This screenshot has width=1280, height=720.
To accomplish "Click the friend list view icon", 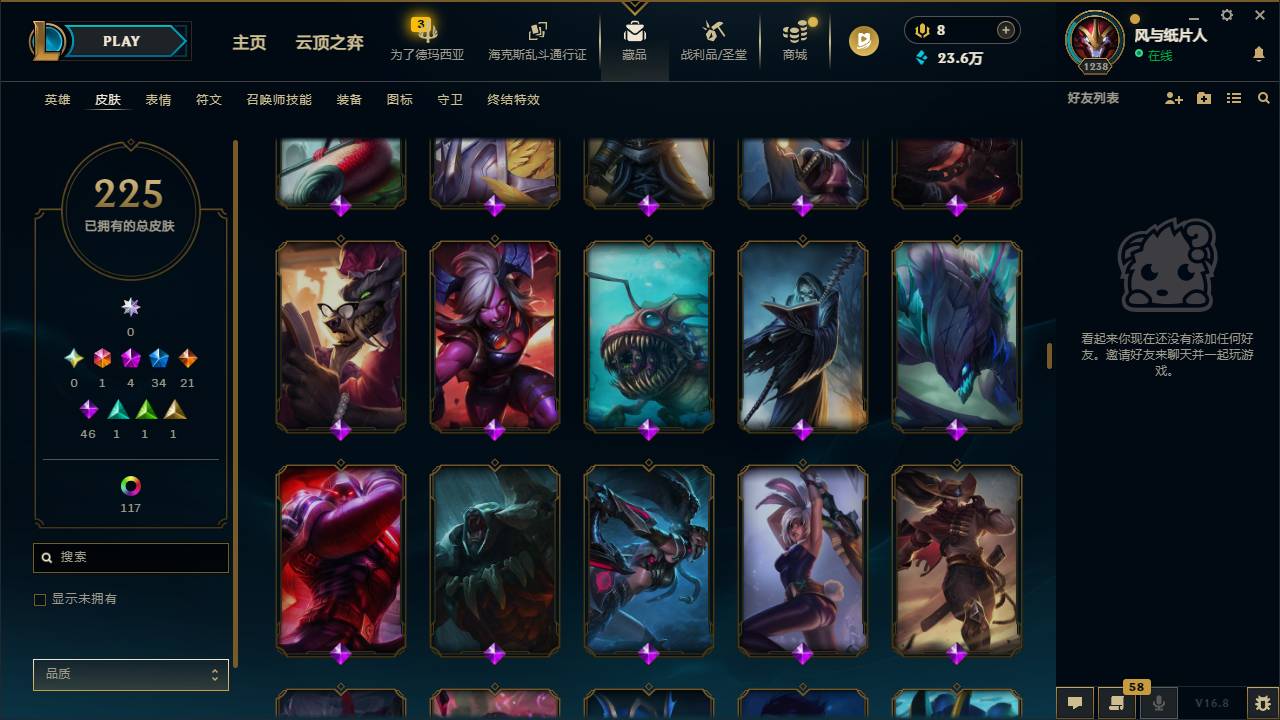I will (x=1233, y=98).
